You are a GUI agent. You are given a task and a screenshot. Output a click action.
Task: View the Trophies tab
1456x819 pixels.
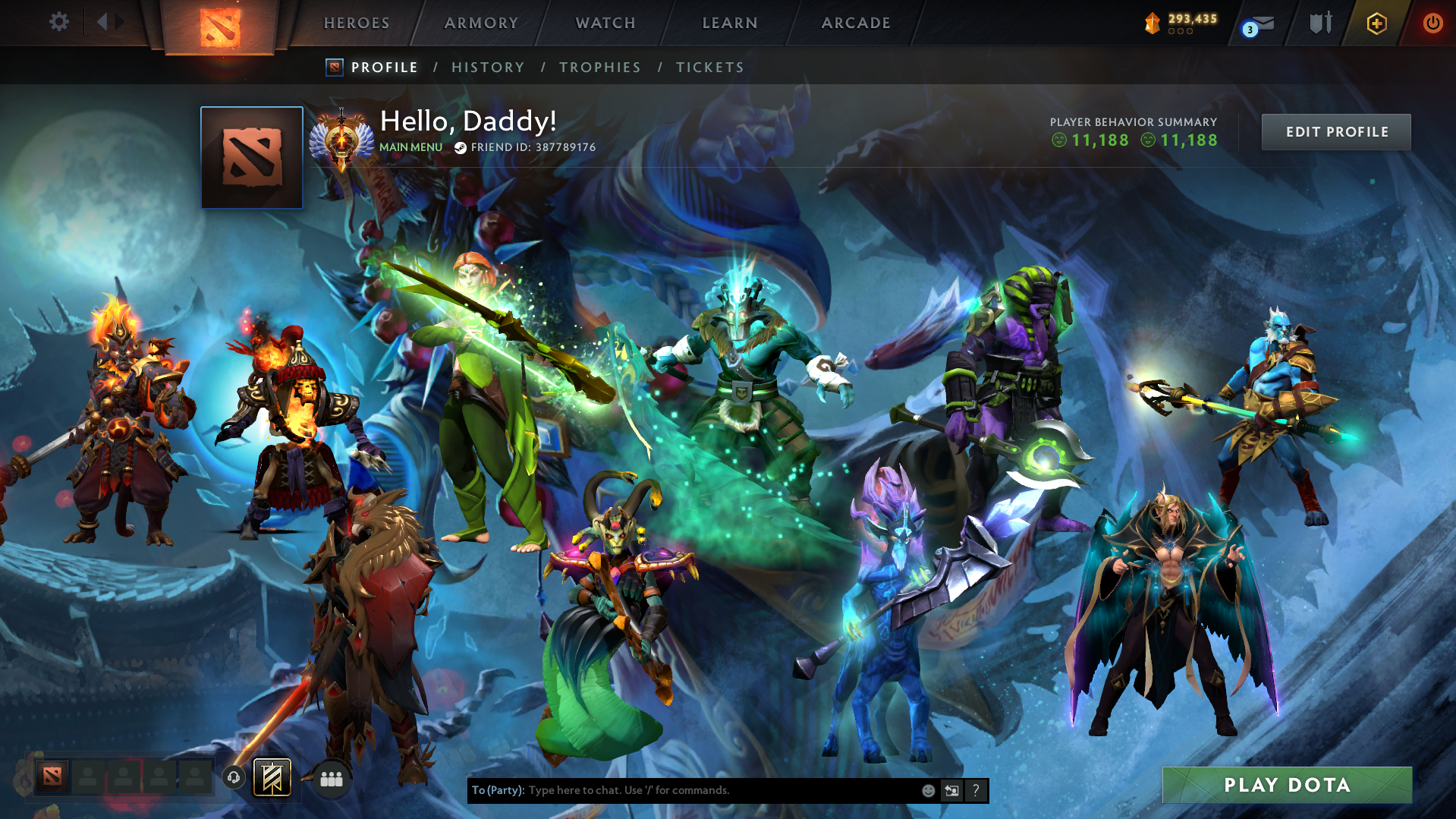600,68
